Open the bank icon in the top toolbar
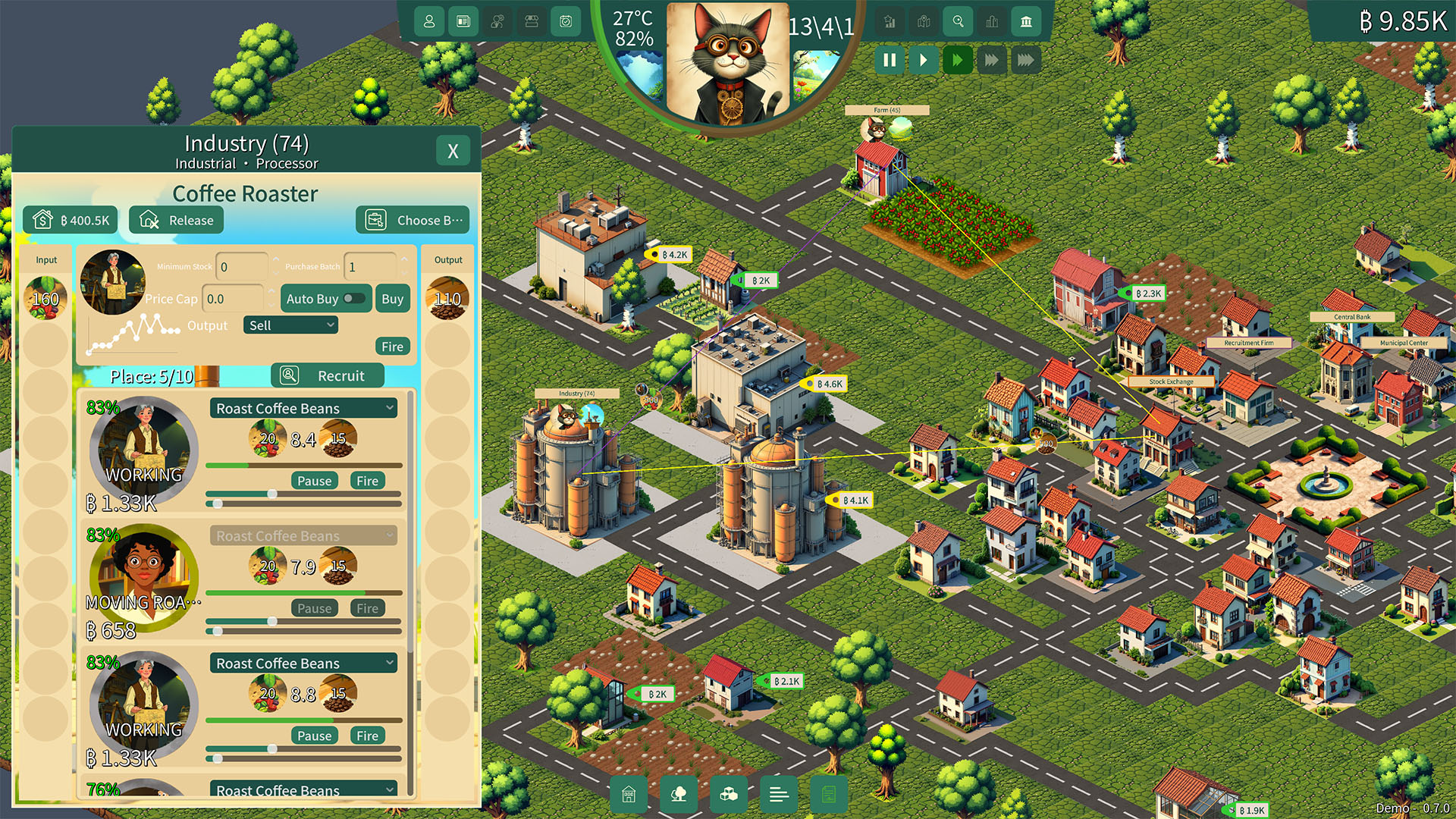 pyautogui.click(x=1025, y=21)
